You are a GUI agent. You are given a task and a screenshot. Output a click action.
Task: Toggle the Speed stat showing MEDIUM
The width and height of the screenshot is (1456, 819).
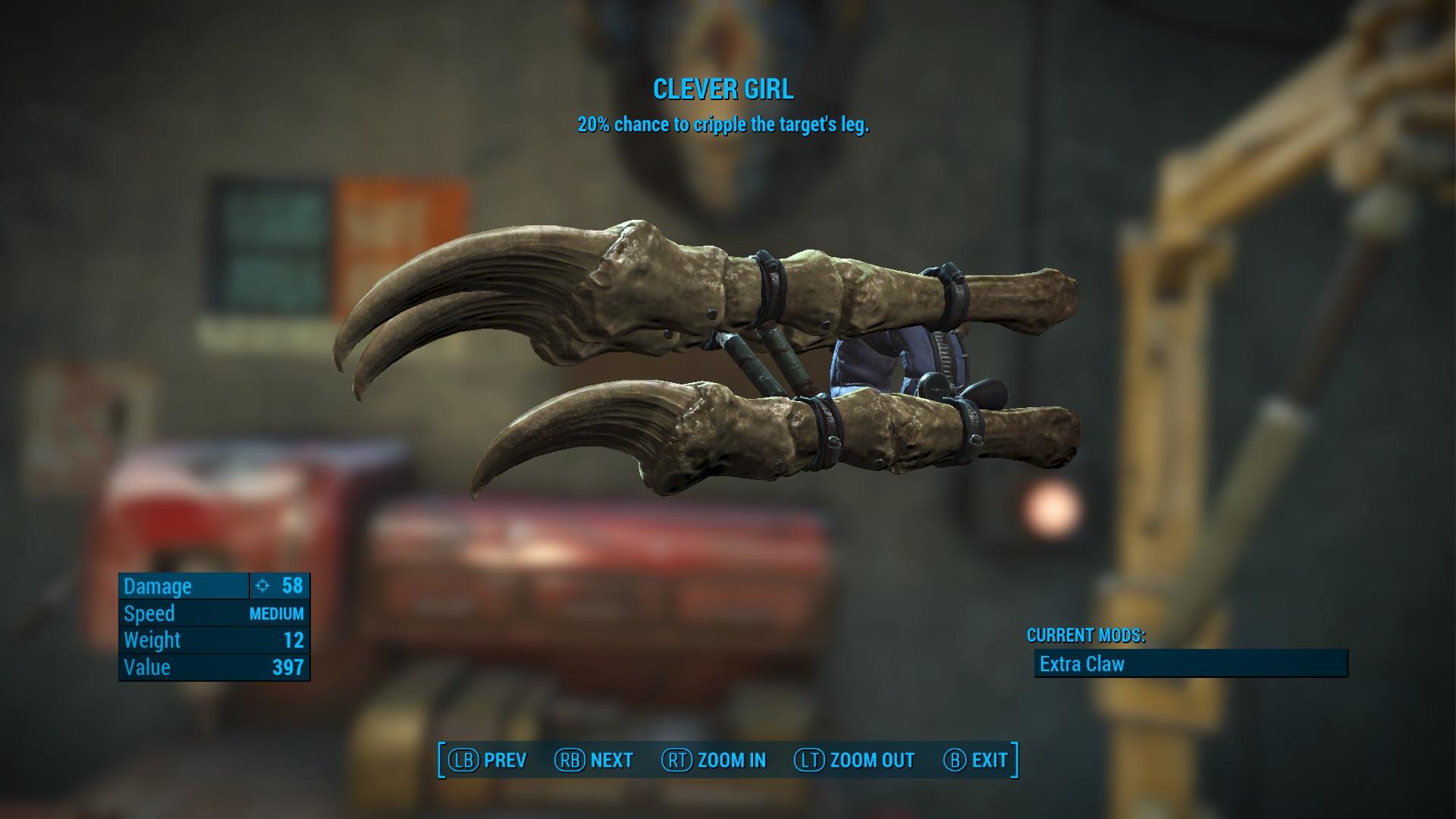point(214,613)
